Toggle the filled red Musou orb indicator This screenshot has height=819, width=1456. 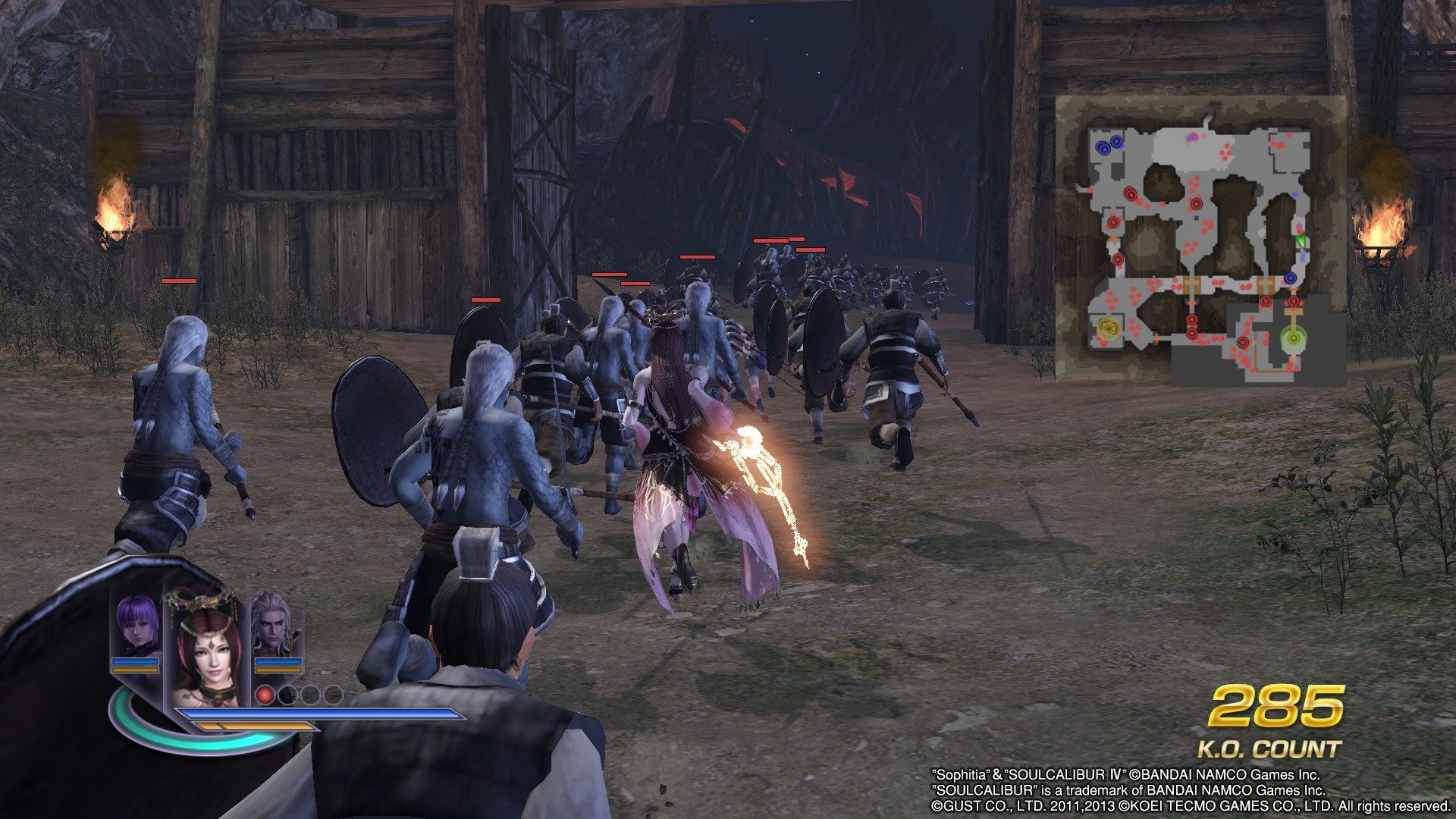[x=265, y=696]
